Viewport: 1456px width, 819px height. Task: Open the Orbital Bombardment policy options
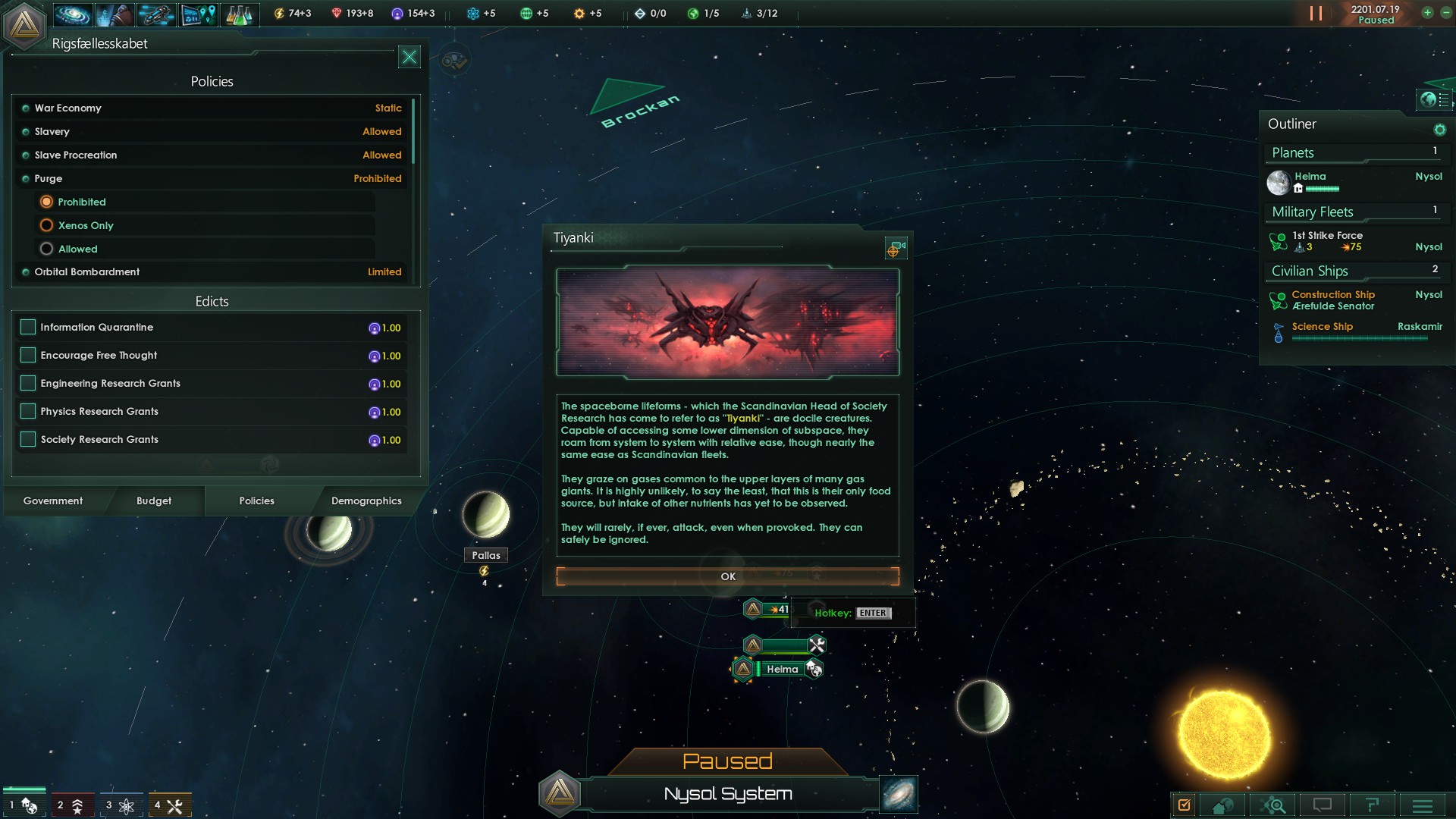[x=212, y=271]
